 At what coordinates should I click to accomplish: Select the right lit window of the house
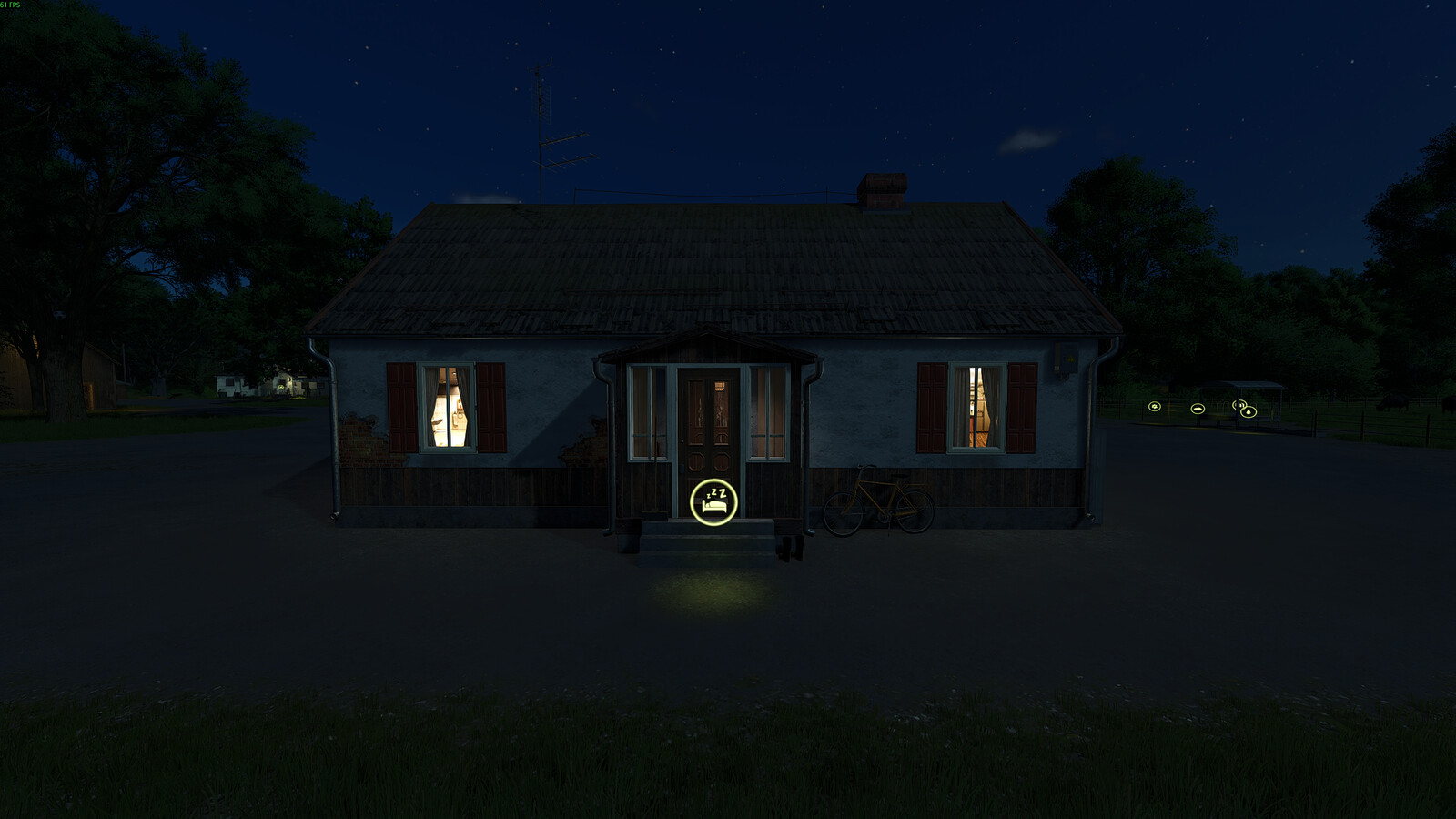click(976, 407)
